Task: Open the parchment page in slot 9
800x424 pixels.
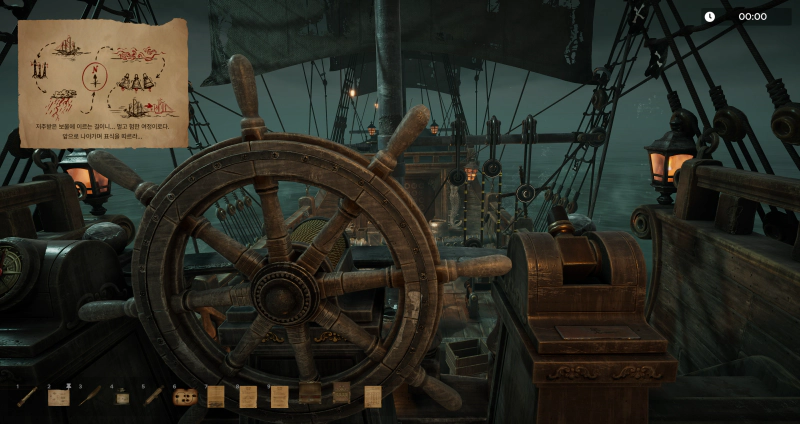Action: [280, 397]
